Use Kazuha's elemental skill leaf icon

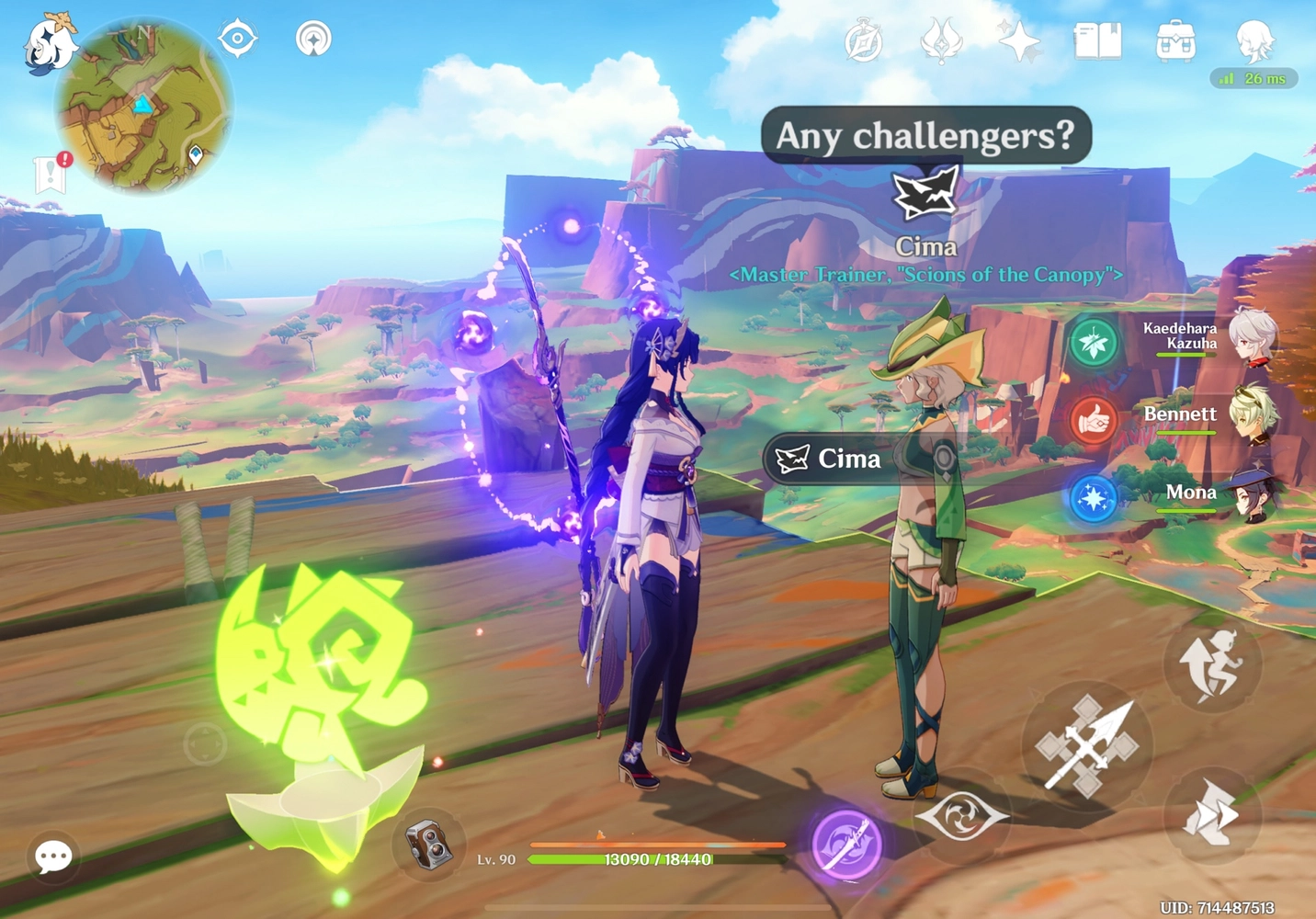[x=1094, y=341]
